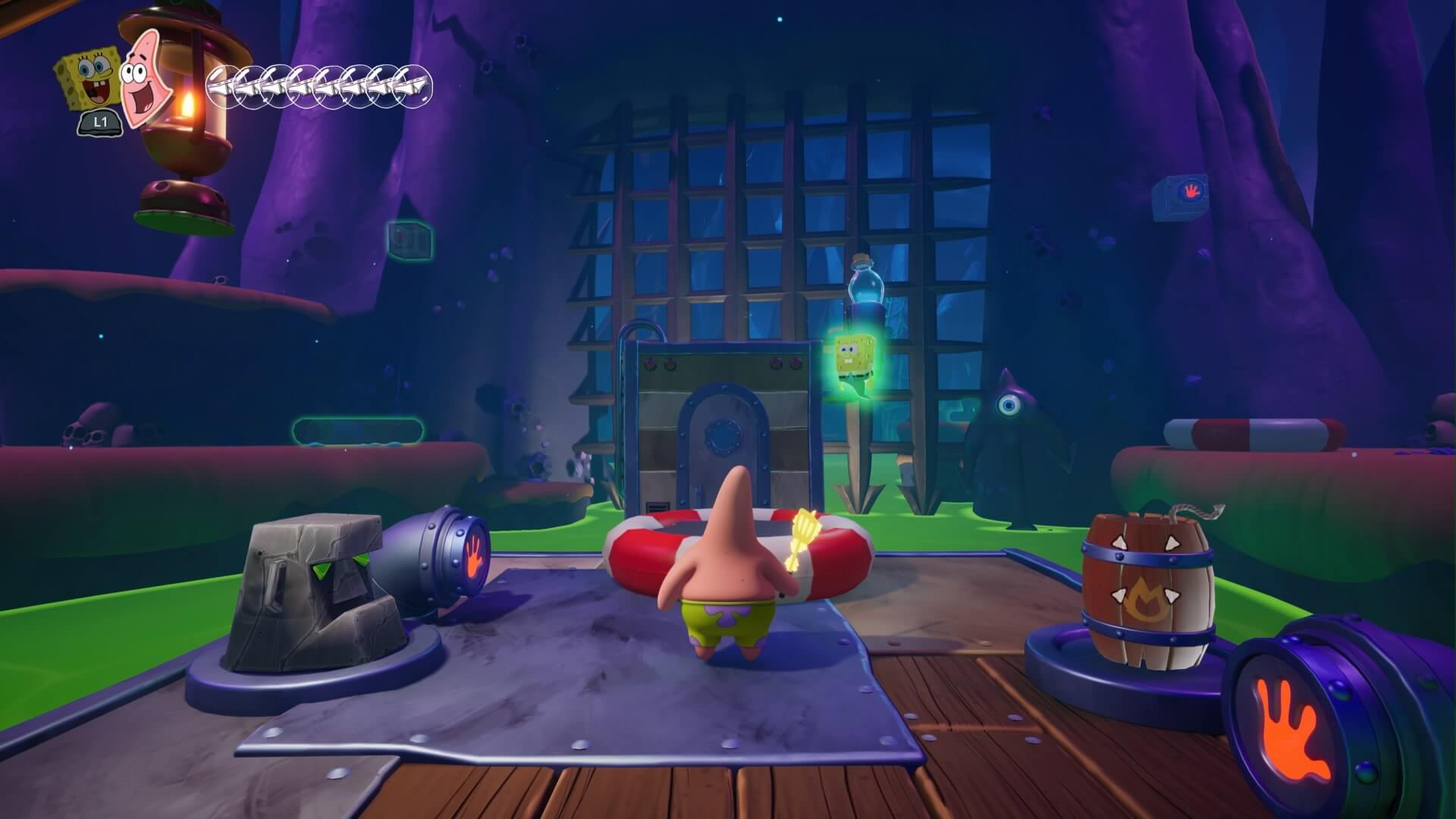This screenshot has height=819, width=1456.
Task: Click the Patrick character portrait
Action: [x=142, y=76]
